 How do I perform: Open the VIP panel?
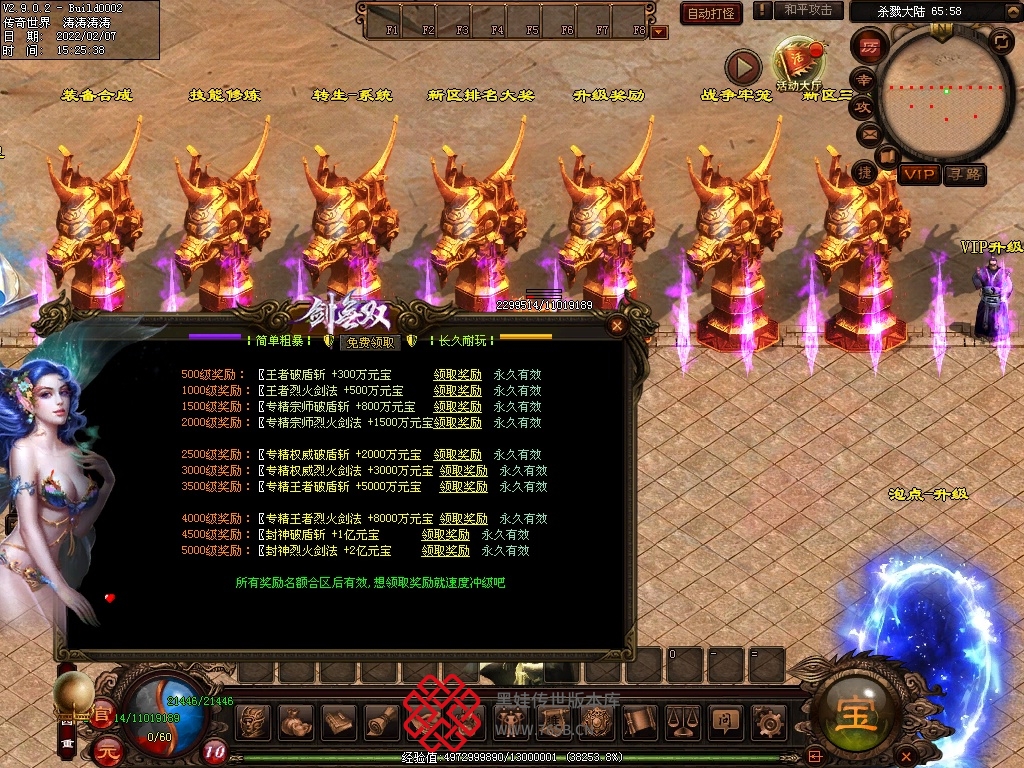918,175
